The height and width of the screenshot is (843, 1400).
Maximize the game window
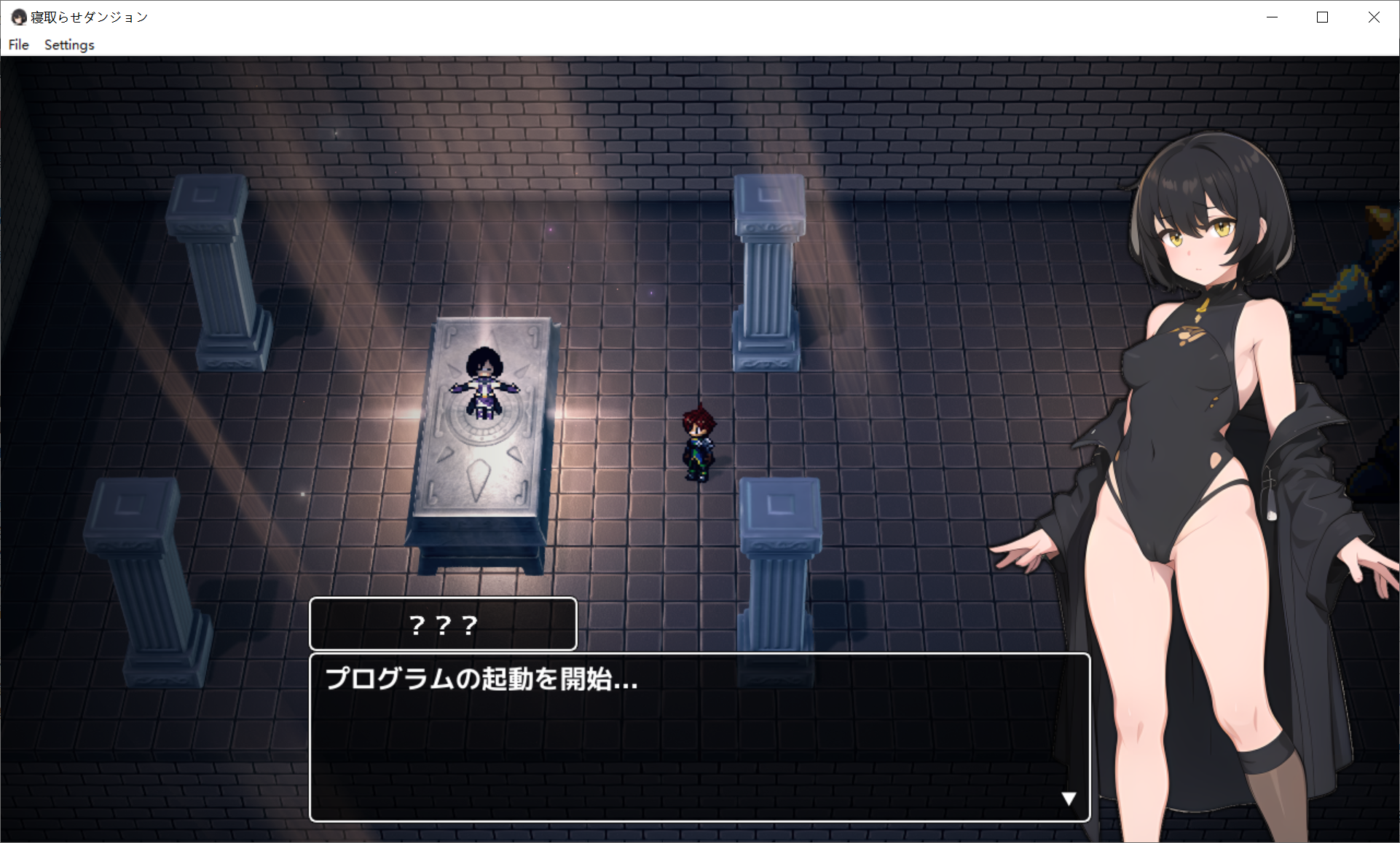[x=1322, y=17]
